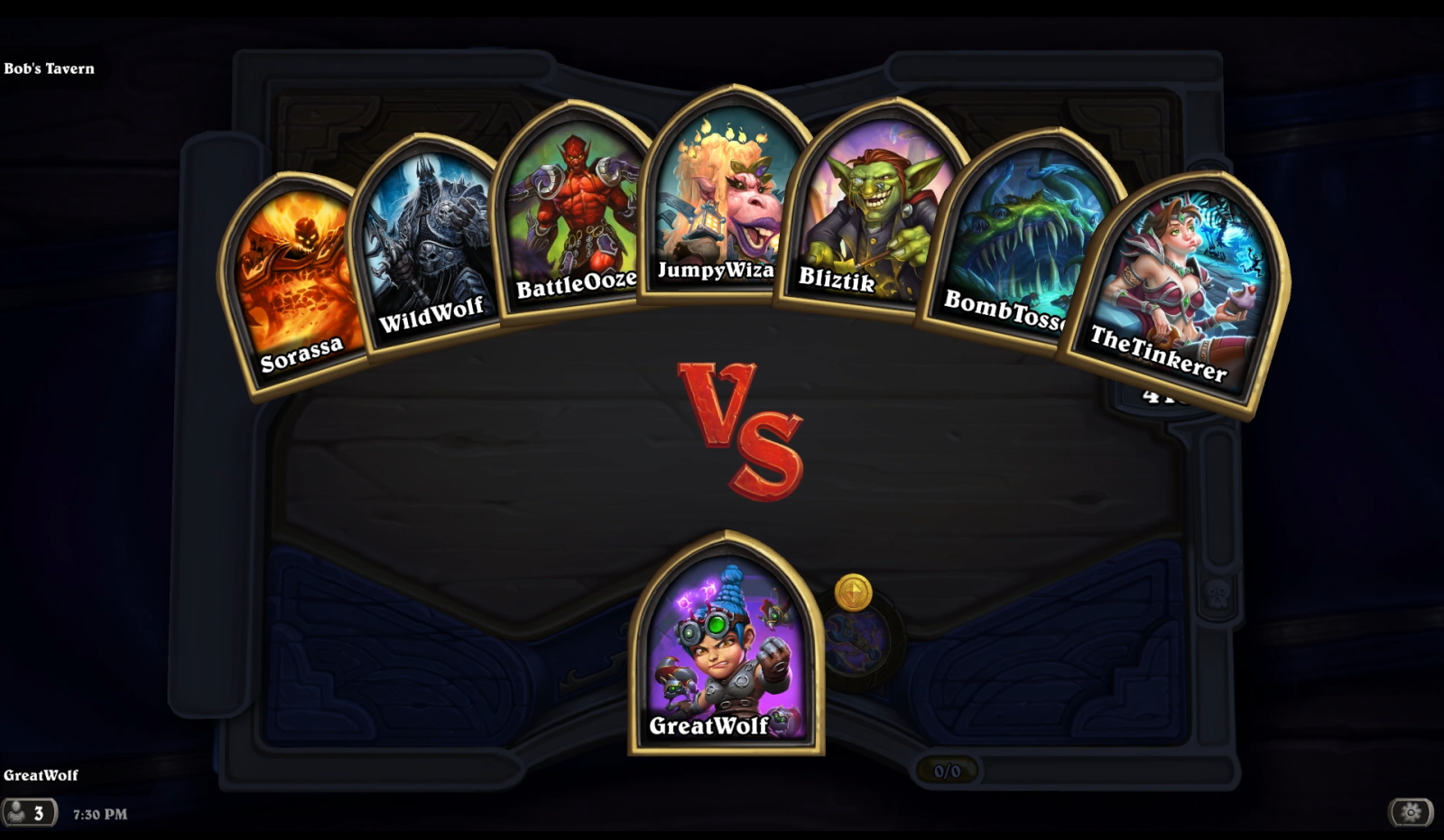Viewport: 1444px width, 840px height.
Task: Click the 7:30 PM clock display
Action: tap(97, 813)
